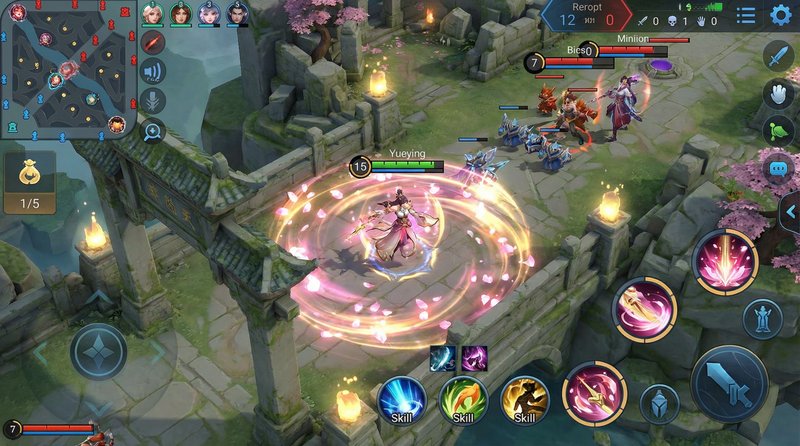Target the tower with the turret button

click(762, 319)
